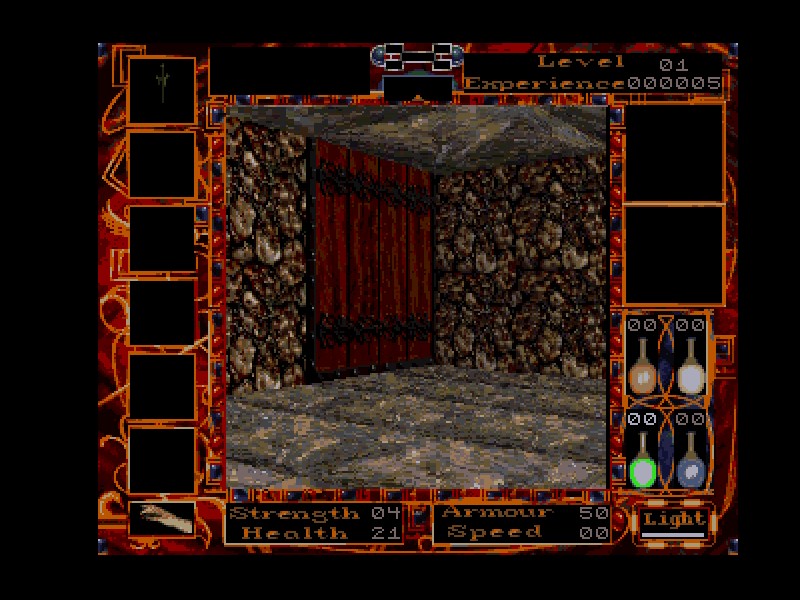Click the compass direction indicator

point(418,87)
